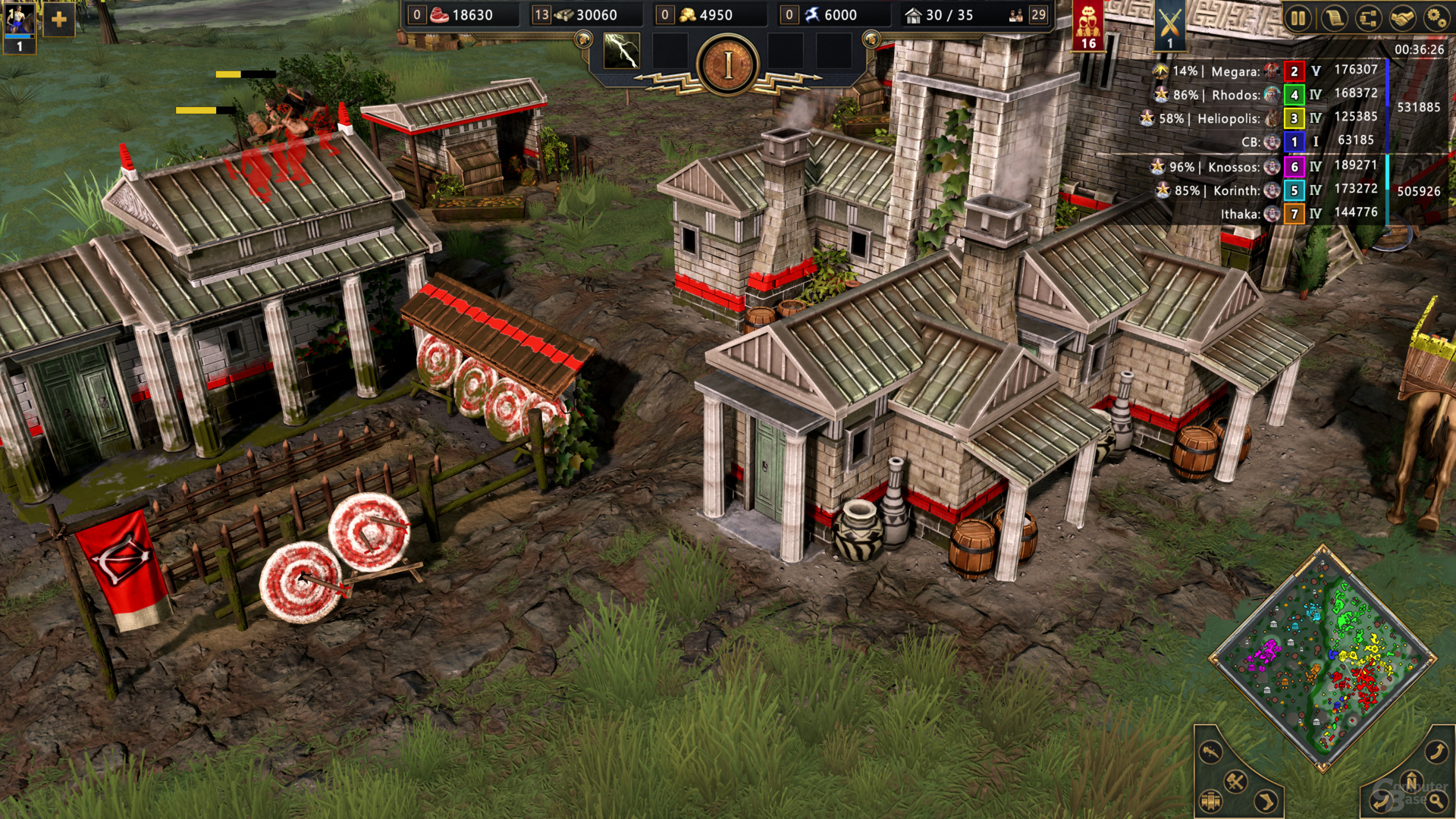Click the hammer icon near the minimap
Image resolution: width=1456 pixels, height=819 pixels.
coord(1235,781)
